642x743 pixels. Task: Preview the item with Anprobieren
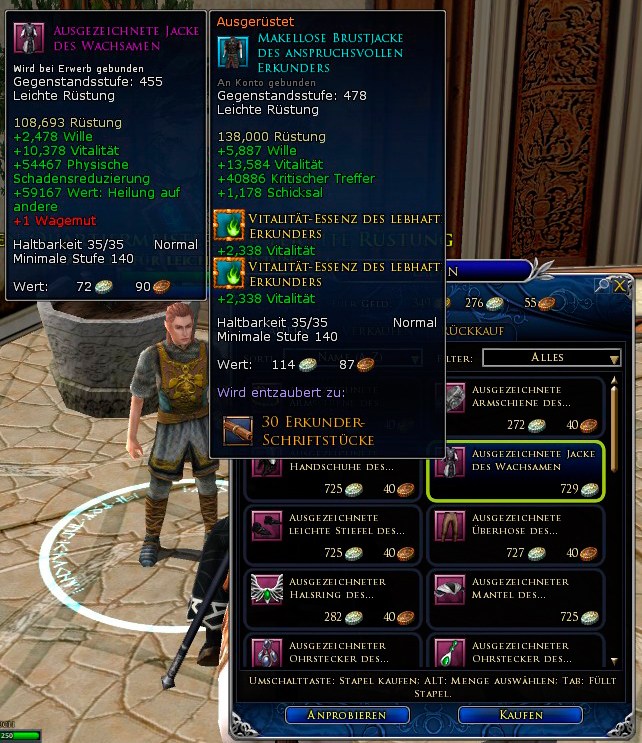point(349,715)
